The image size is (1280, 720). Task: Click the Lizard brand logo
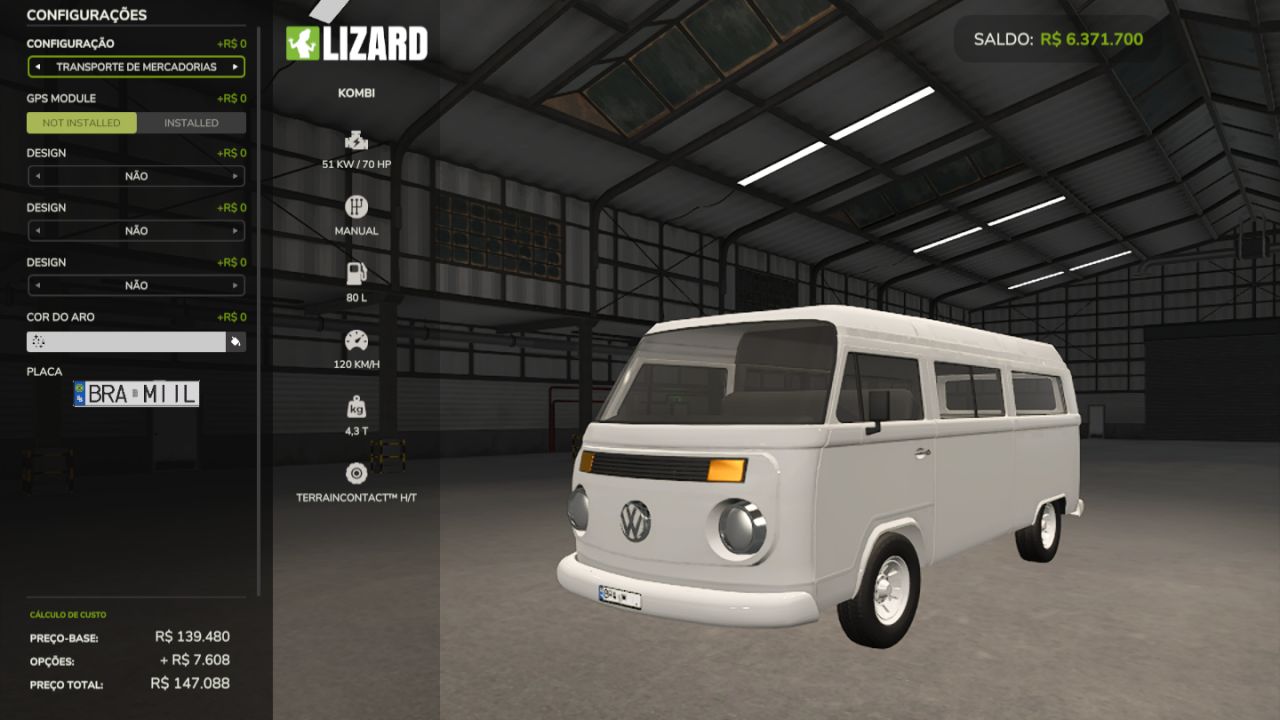click(358, 43)
